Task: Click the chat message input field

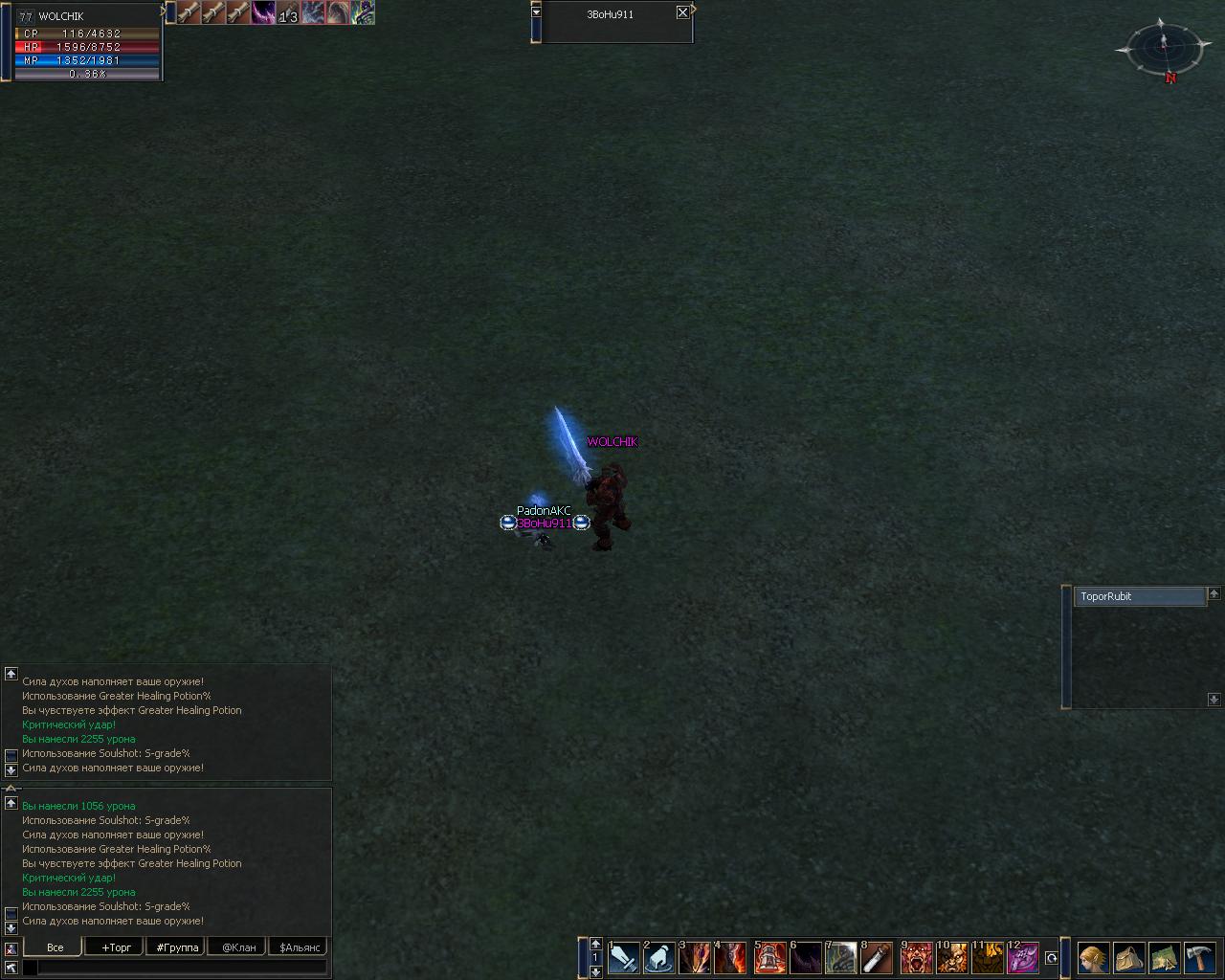Action: [182, 968]
